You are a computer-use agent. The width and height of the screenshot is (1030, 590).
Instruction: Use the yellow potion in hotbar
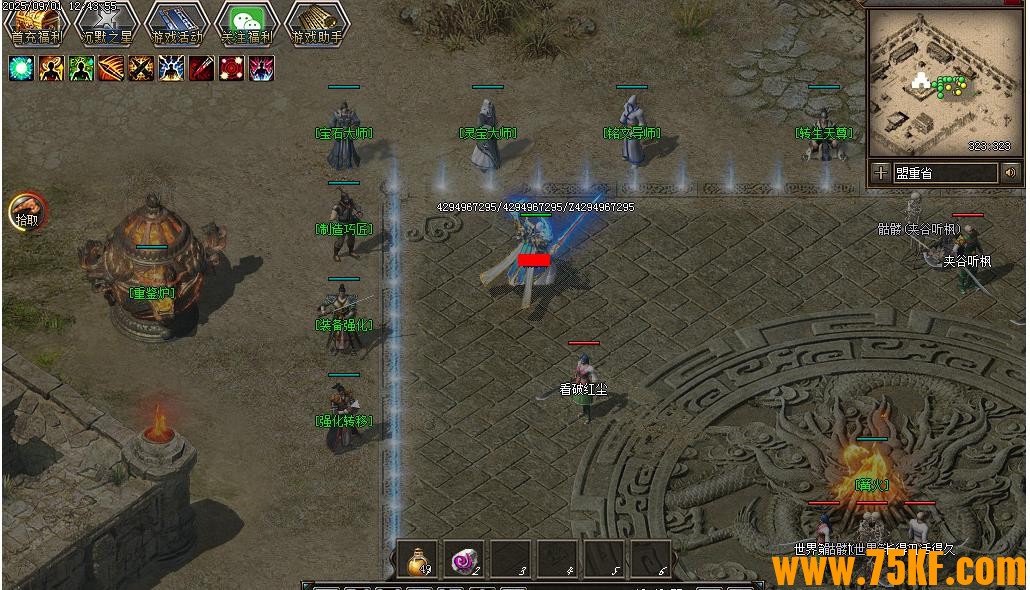point(417,559)
